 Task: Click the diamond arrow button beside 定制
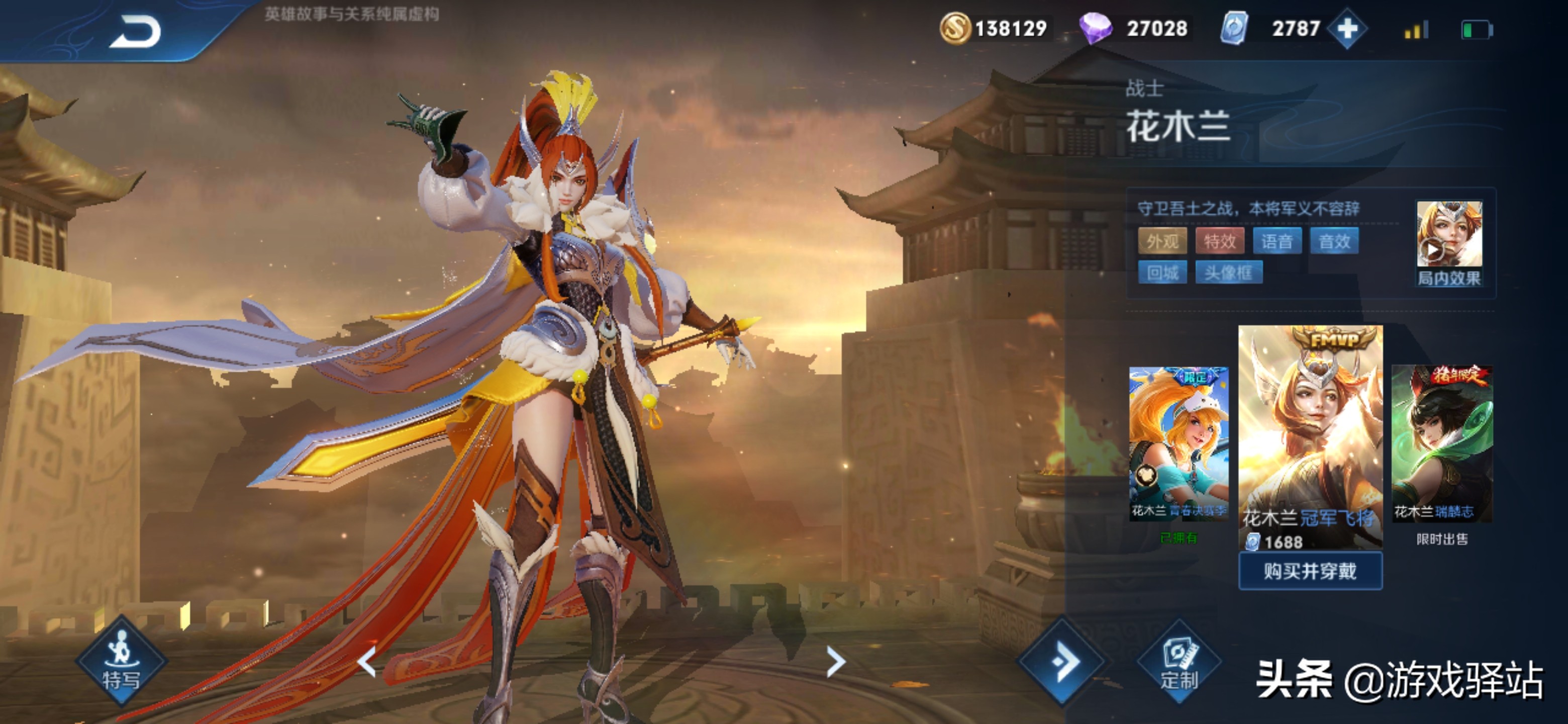click(x=1063, y=661)
